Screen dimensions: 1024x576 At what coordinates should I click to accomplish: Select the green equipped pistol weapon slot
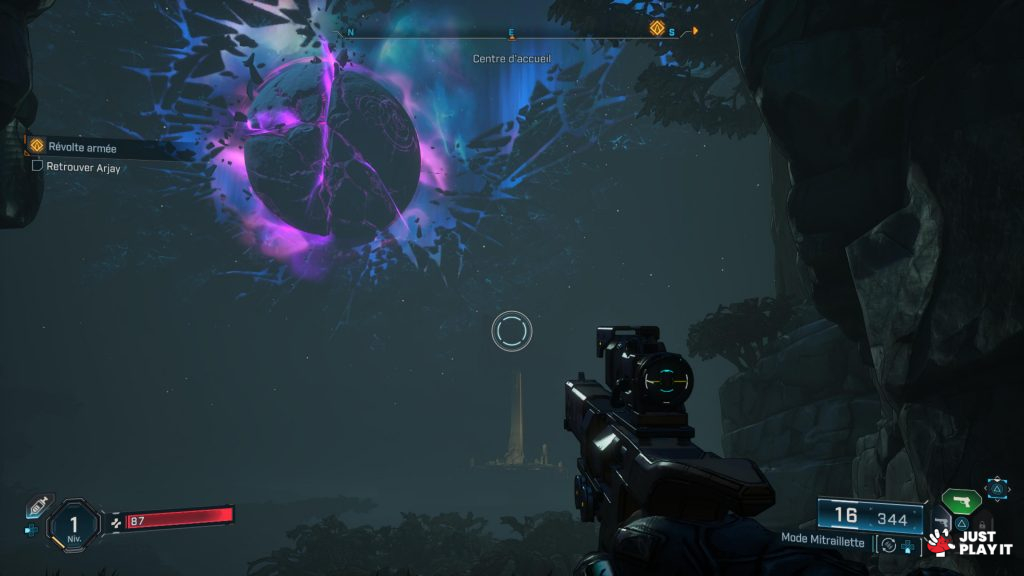[x=960, y=500]
